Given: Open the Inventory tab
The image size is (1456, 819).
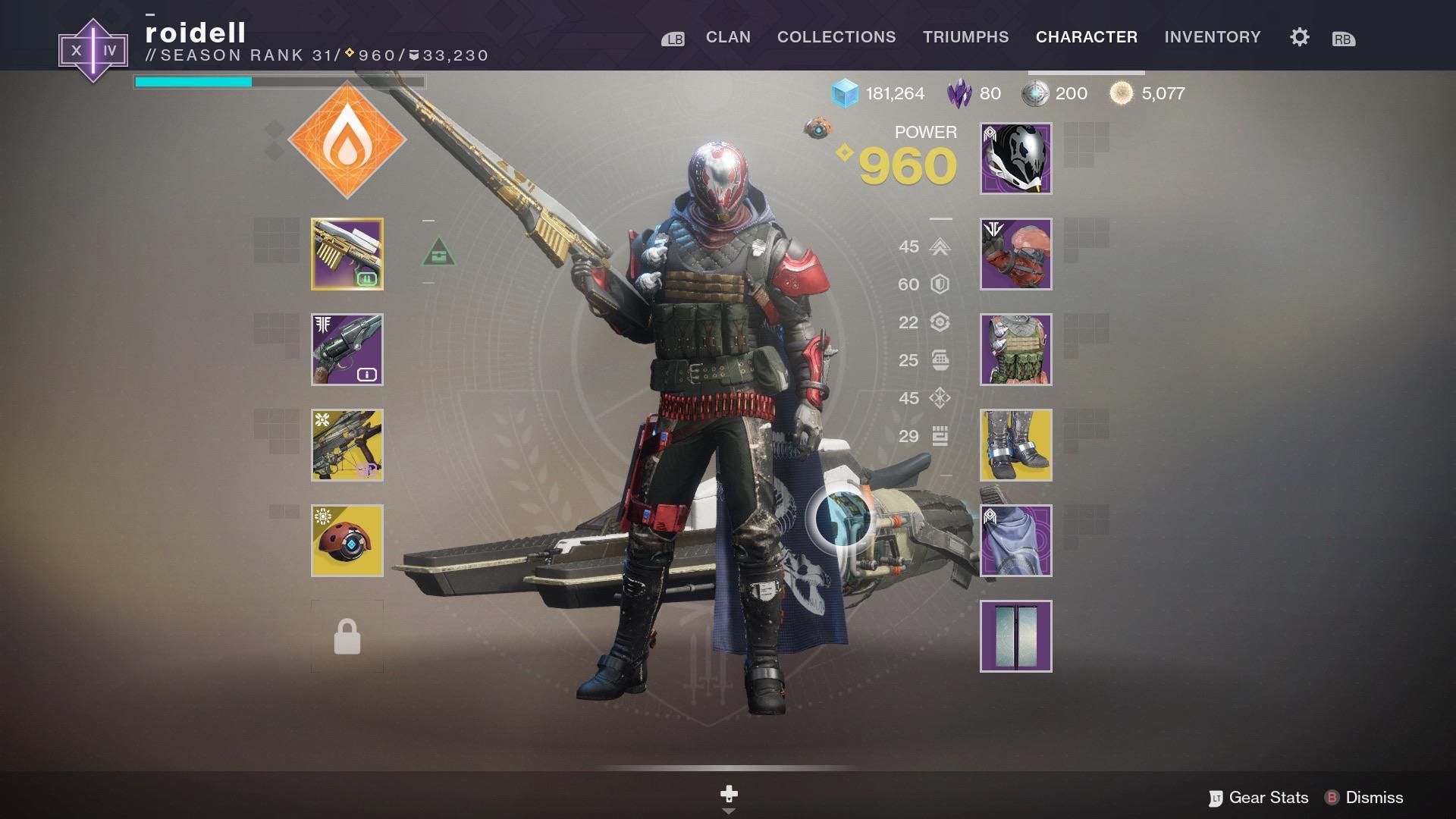Looking at the screenshot, I should 1213,37.
